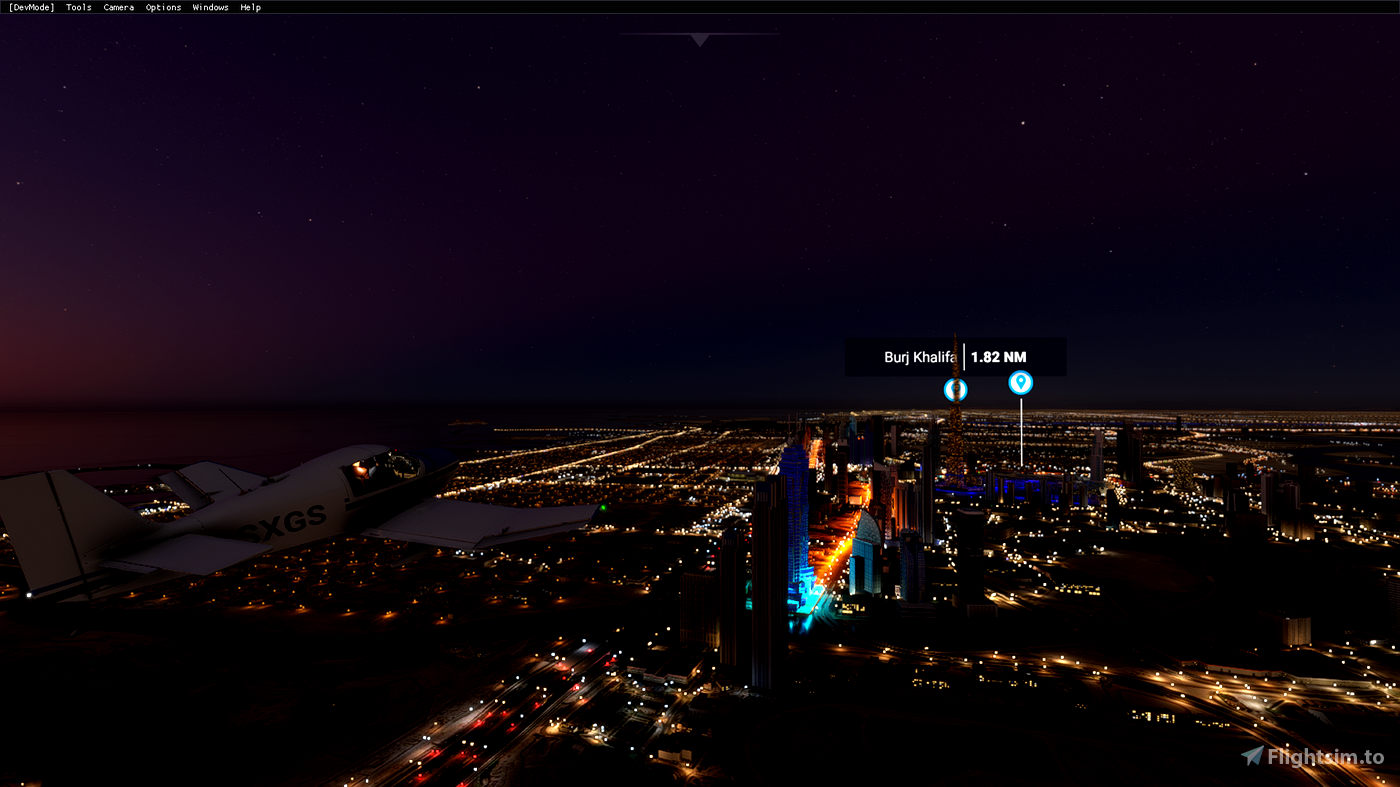
Task: Open the Options menu
Action: 163,7
